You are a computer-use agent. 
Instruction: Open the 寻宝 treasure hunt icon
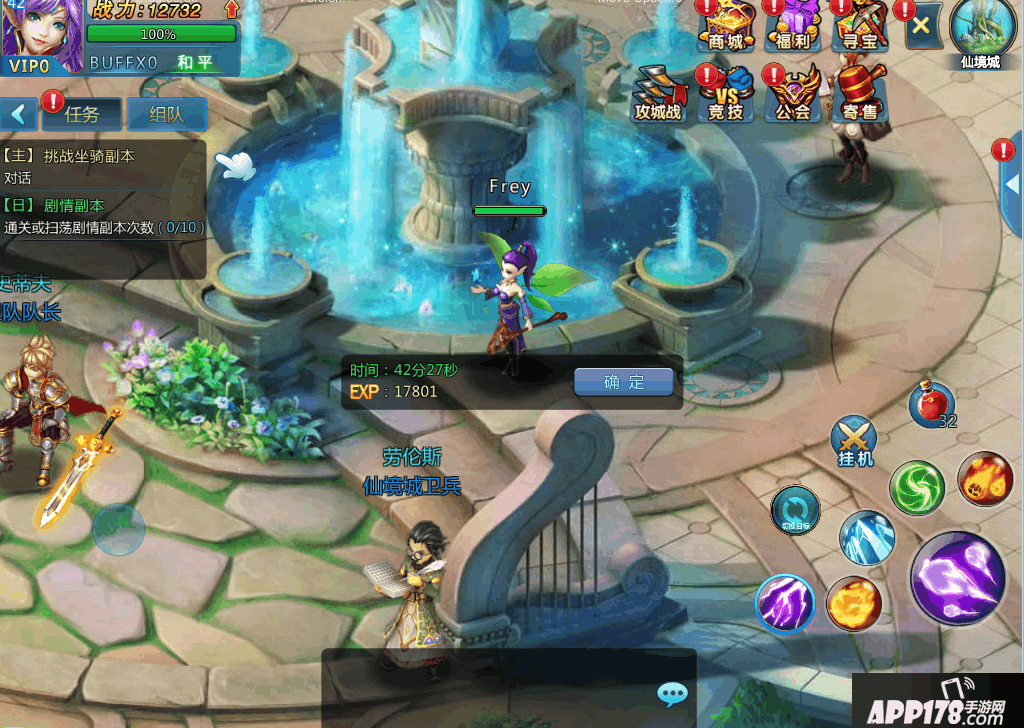tap(859, 26)
